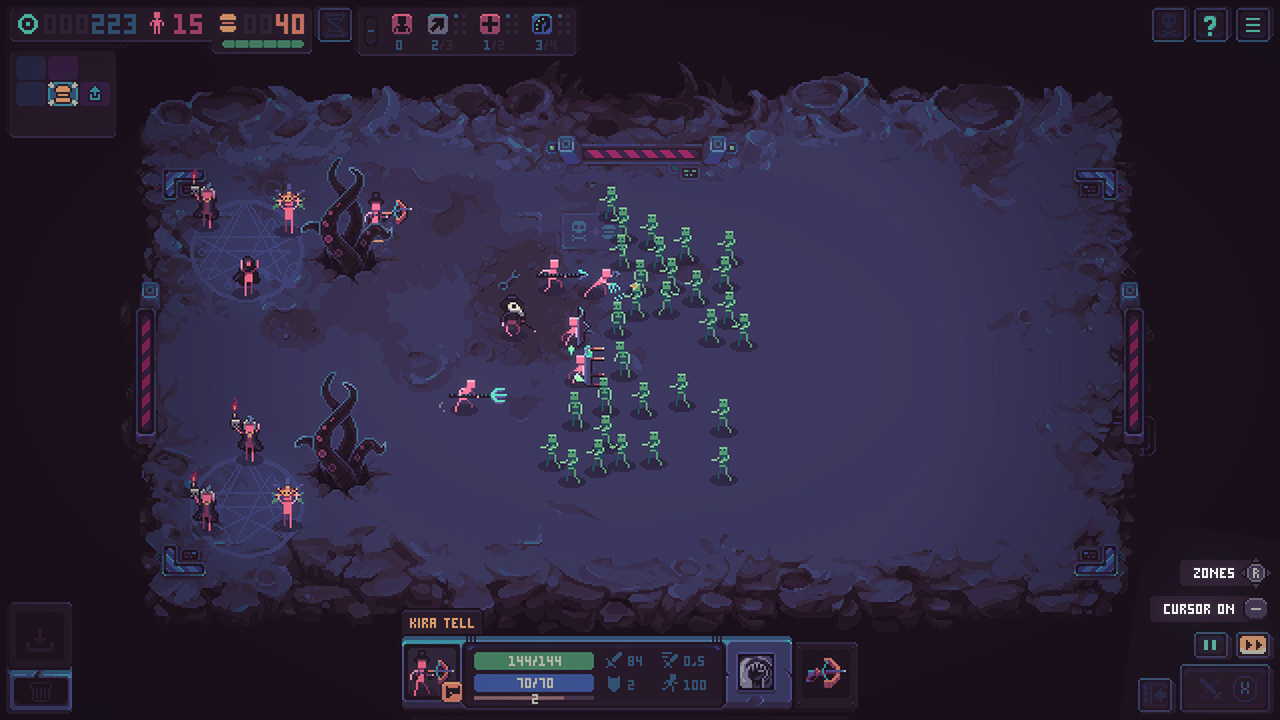The height and width of the screenshot is (720, 1280).
Task: Click the burger item in the inventory slot
Action: tap(61, 93)
